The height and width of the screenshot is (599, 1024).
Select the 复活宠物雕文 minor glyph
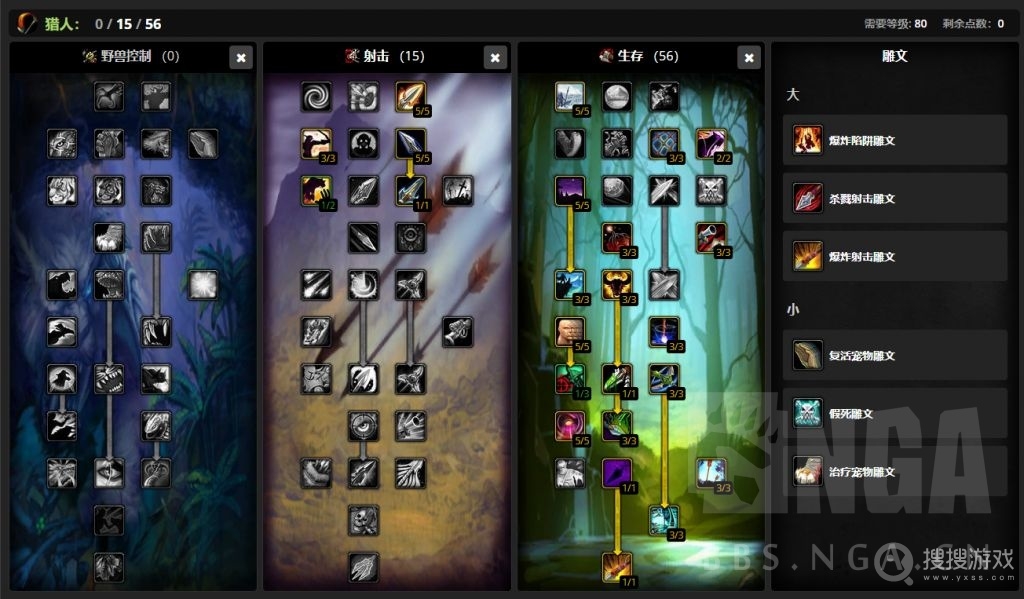click(x=895, y=355)
